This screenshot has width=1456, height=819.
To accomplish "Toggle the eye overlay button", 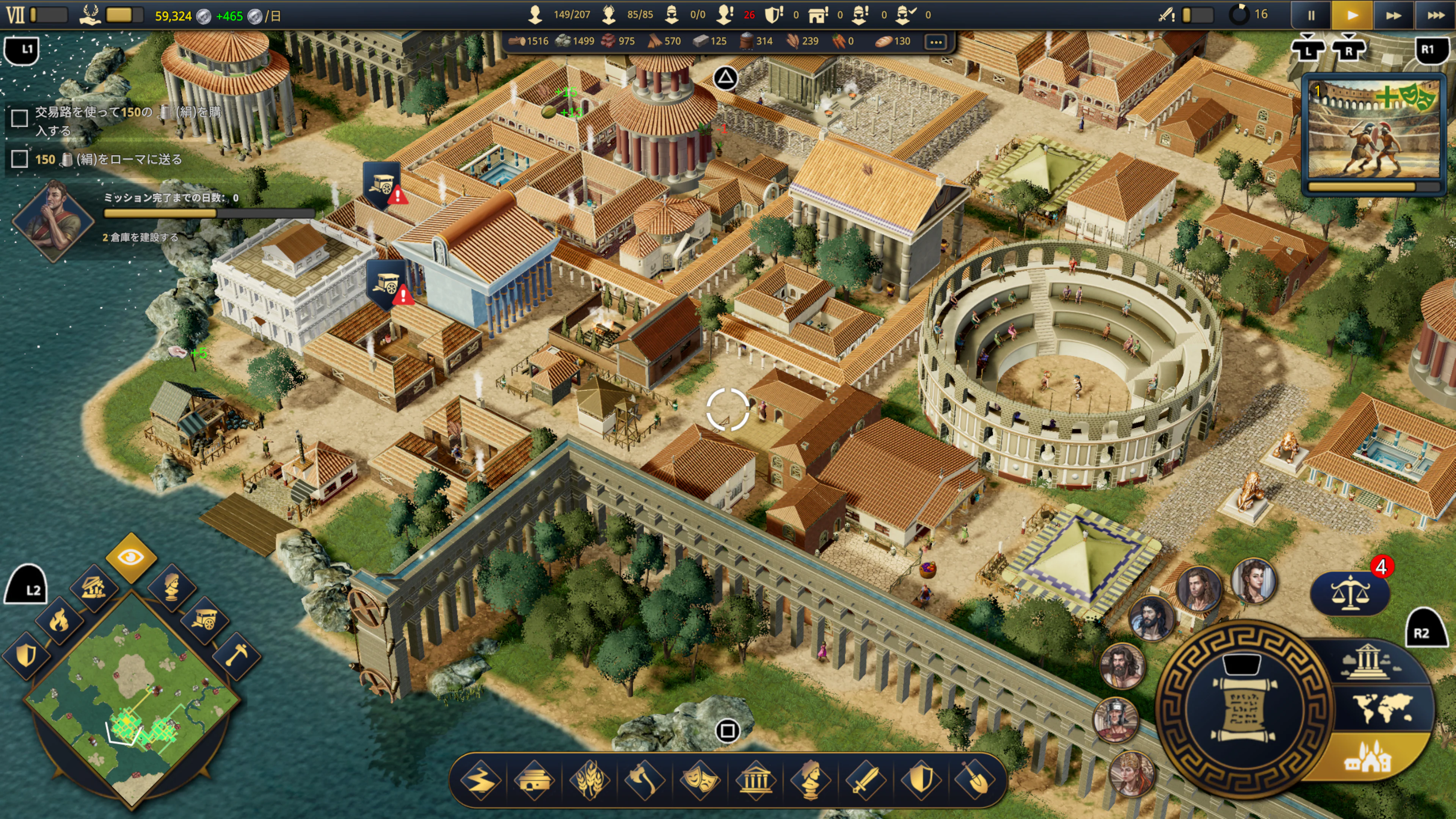I will [x=131, y=557].
